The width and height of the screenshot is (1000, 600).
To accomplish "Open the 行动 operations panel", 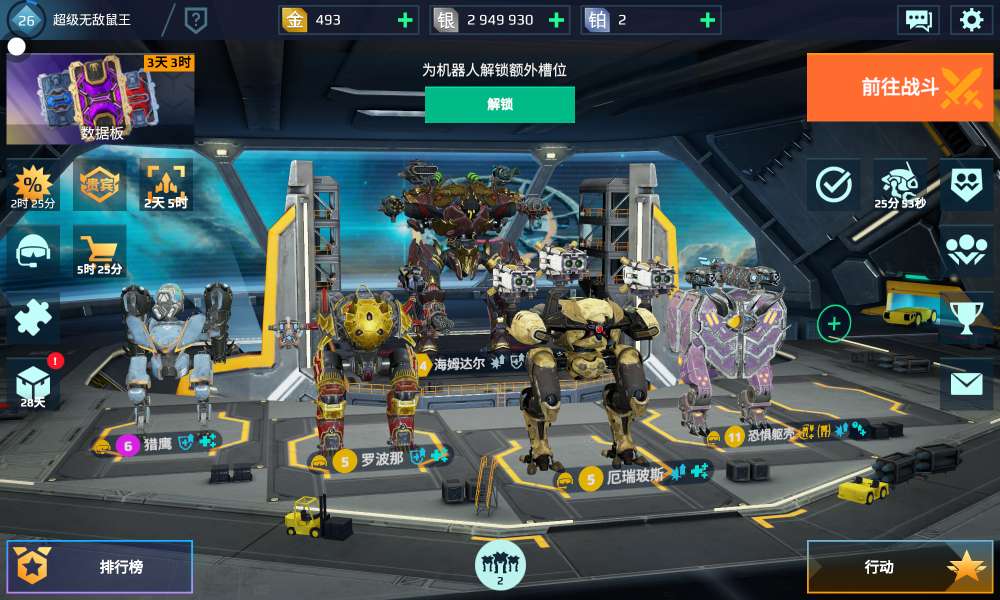I will pos(900,567).
